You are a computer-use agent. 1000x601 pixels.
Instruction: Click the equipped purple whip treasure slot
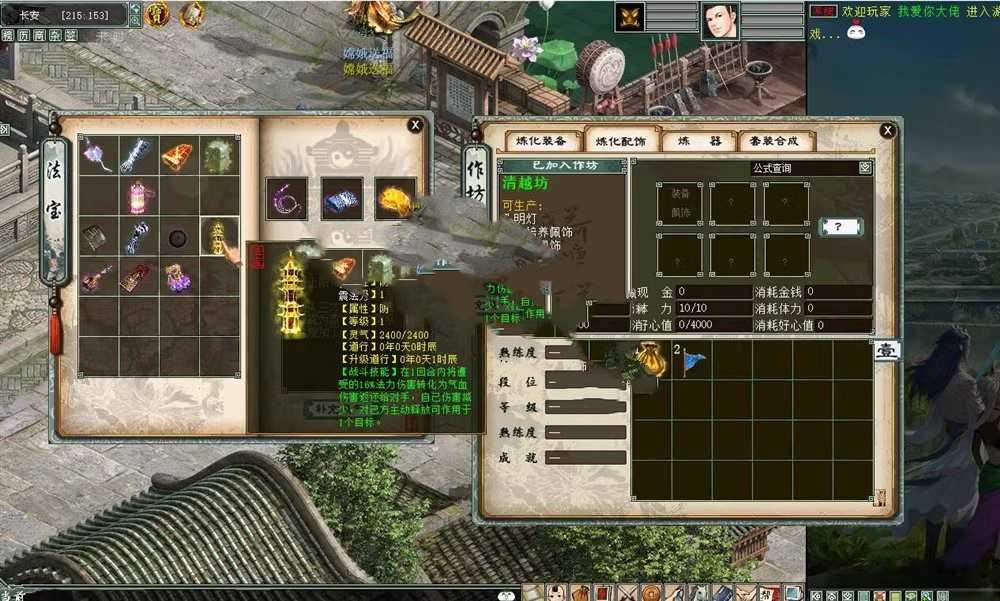(x=287, y=198)
